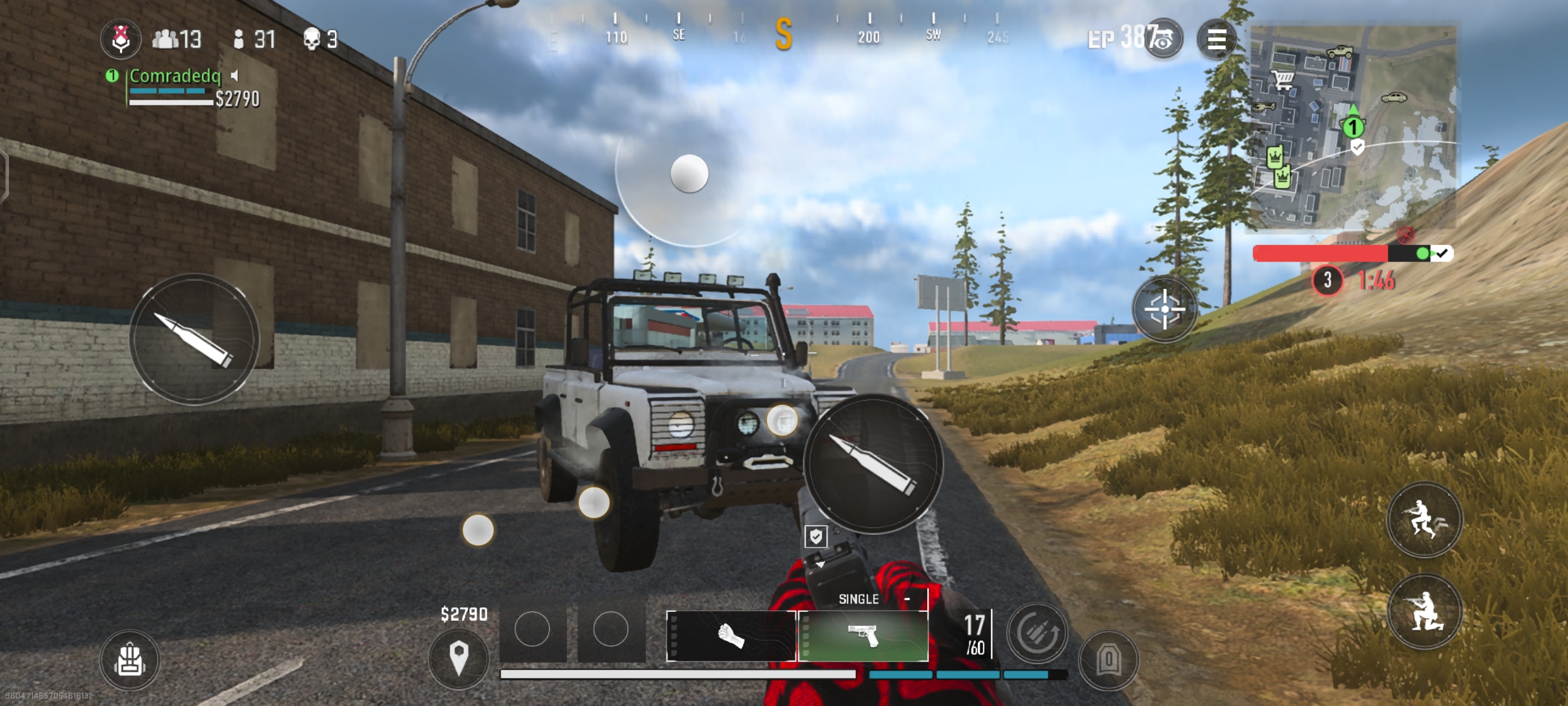Tap the aim-down-sights crosshair button

click(1164, 309)
